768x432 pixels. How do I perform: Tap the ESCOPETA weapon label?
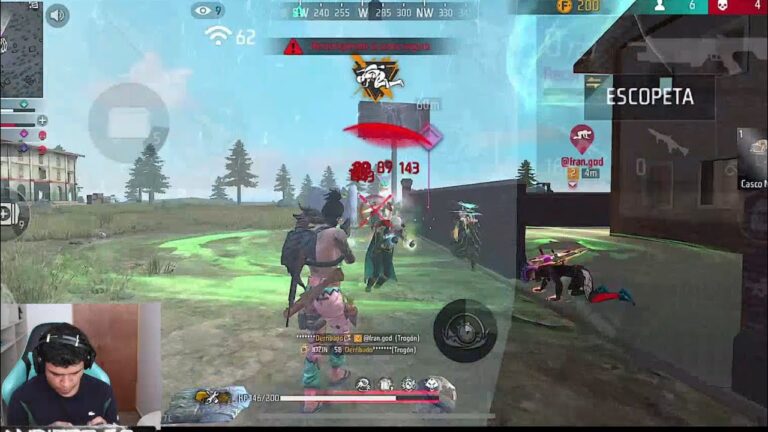(x=650, y=97)
